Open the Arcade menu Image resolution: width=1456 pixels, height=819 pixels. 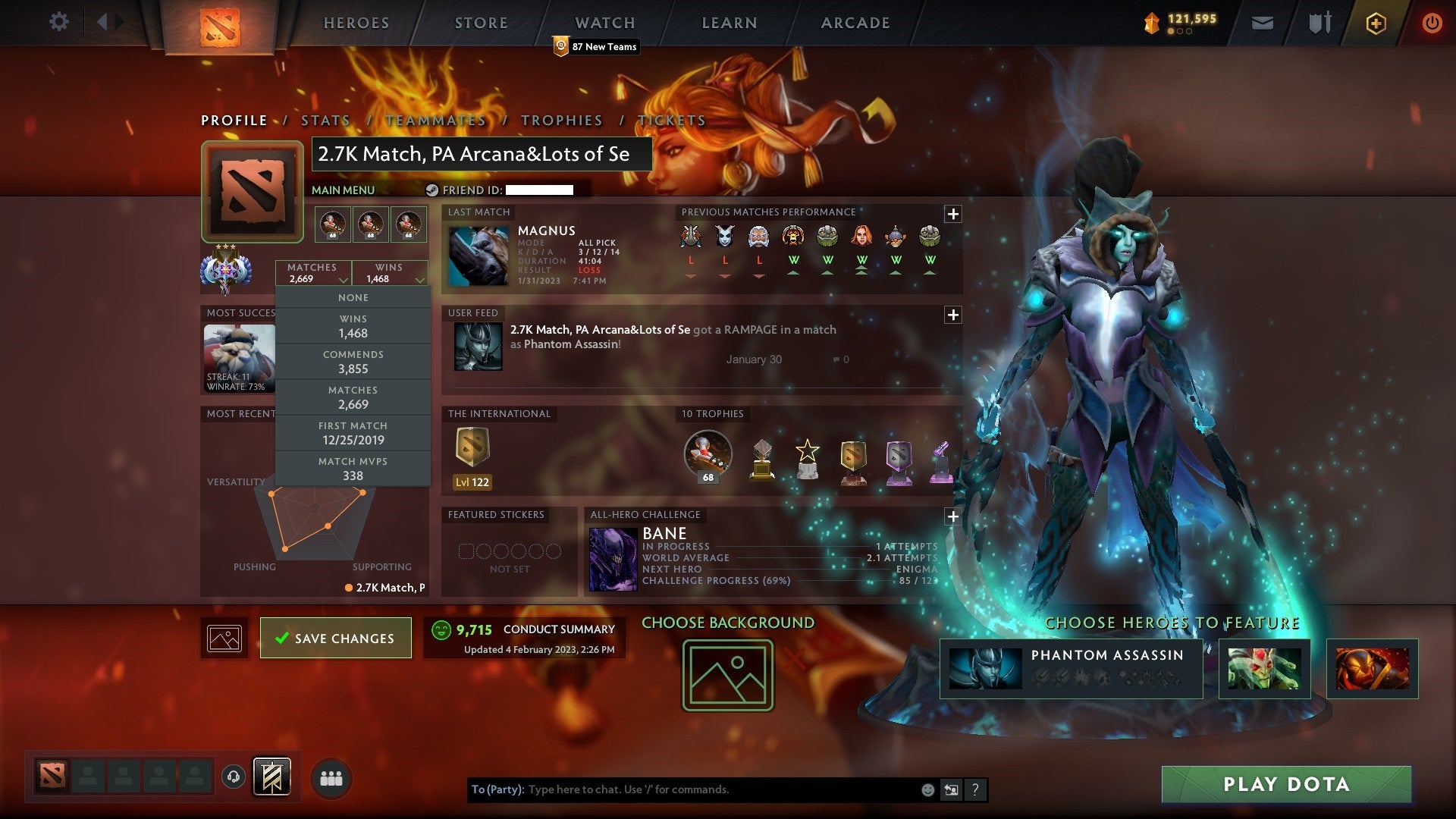click(855, 23)
